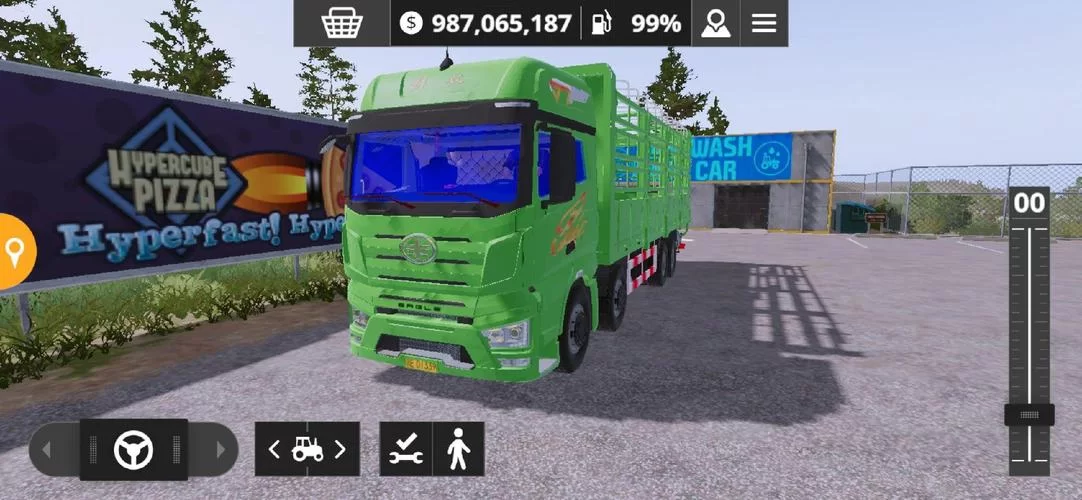Viewport: 1082px width, 500px height.
Task: Open the hamburger menu
Action: [764, 23]
